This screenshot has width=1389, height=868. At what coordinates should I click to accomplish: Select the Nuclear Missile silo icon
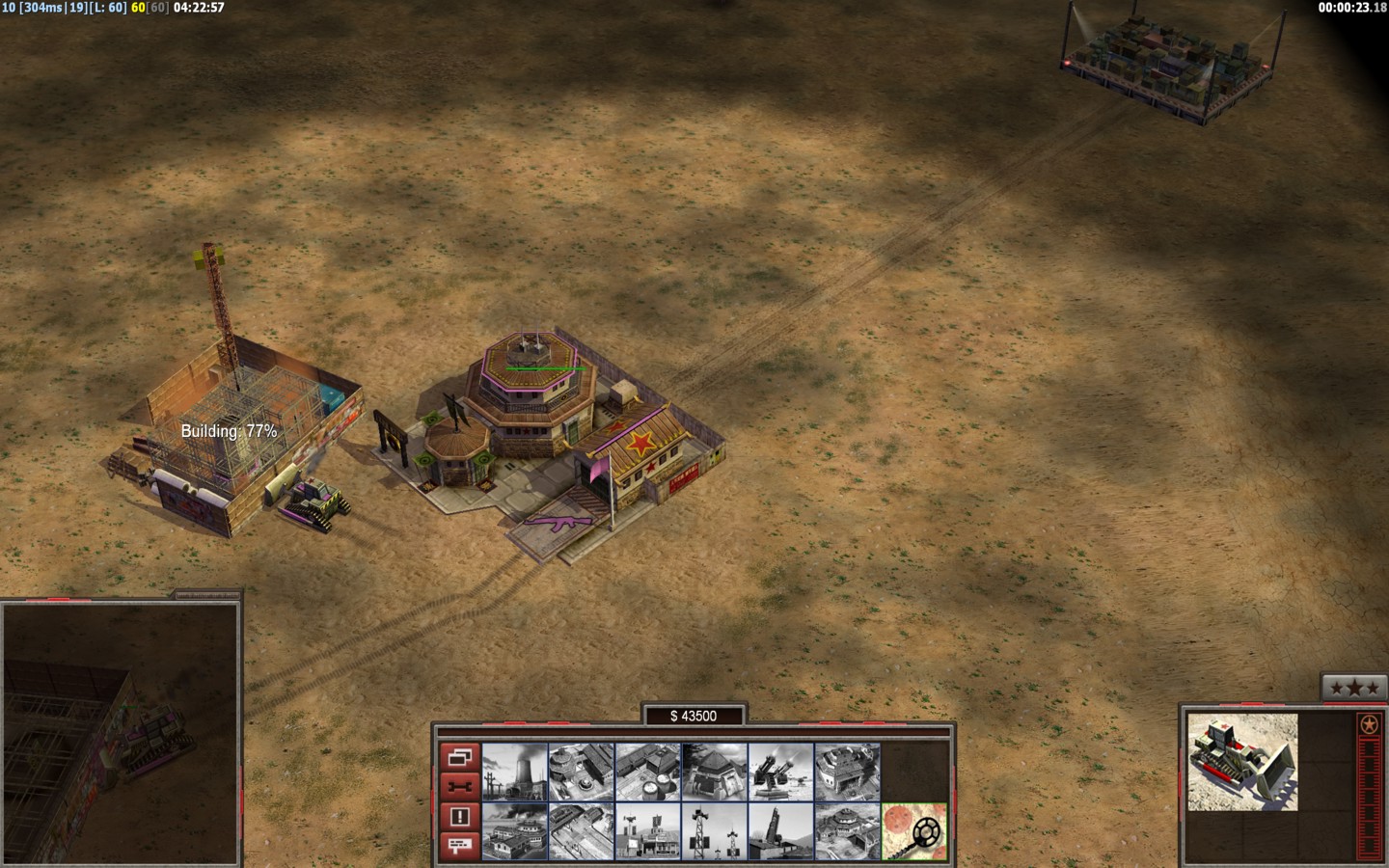[781, 831]
